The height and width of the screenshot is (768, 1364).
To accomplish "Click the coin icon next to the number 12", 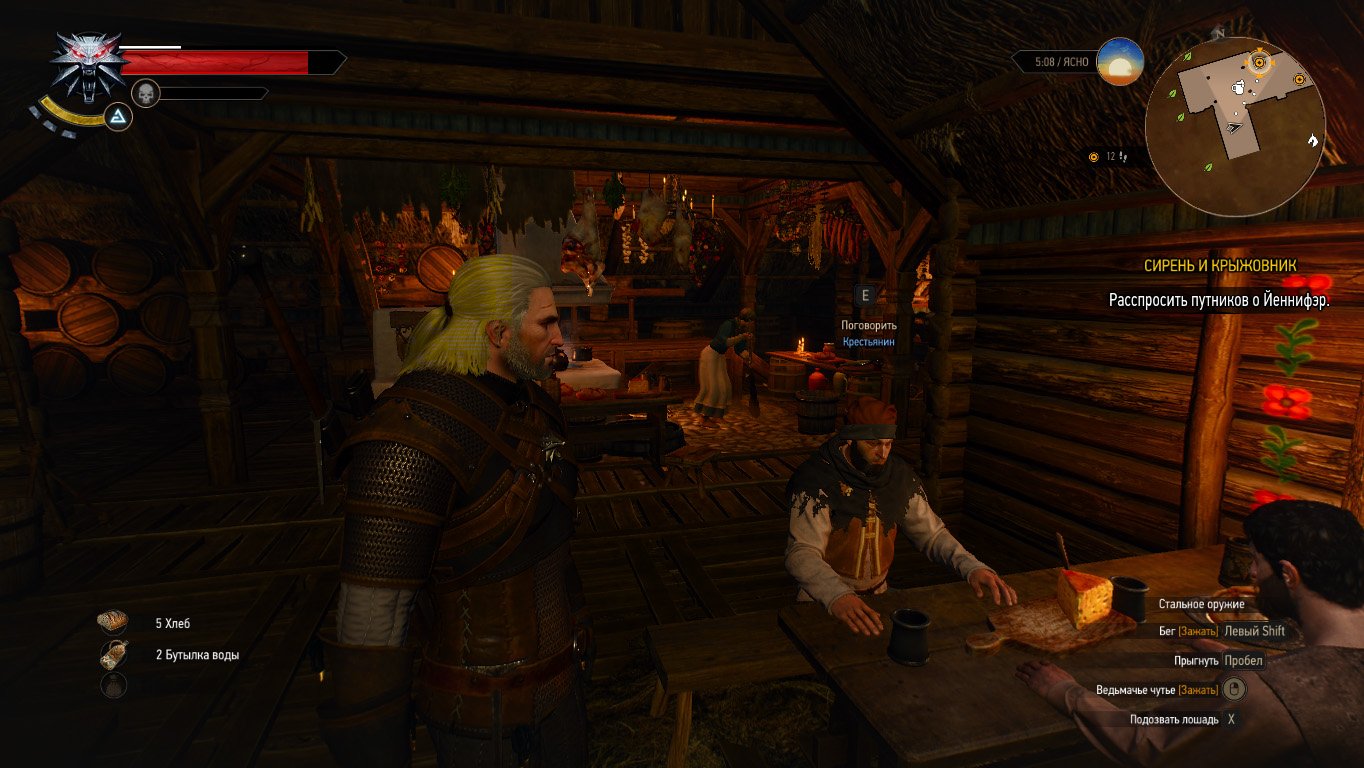I will (1092, 157).
